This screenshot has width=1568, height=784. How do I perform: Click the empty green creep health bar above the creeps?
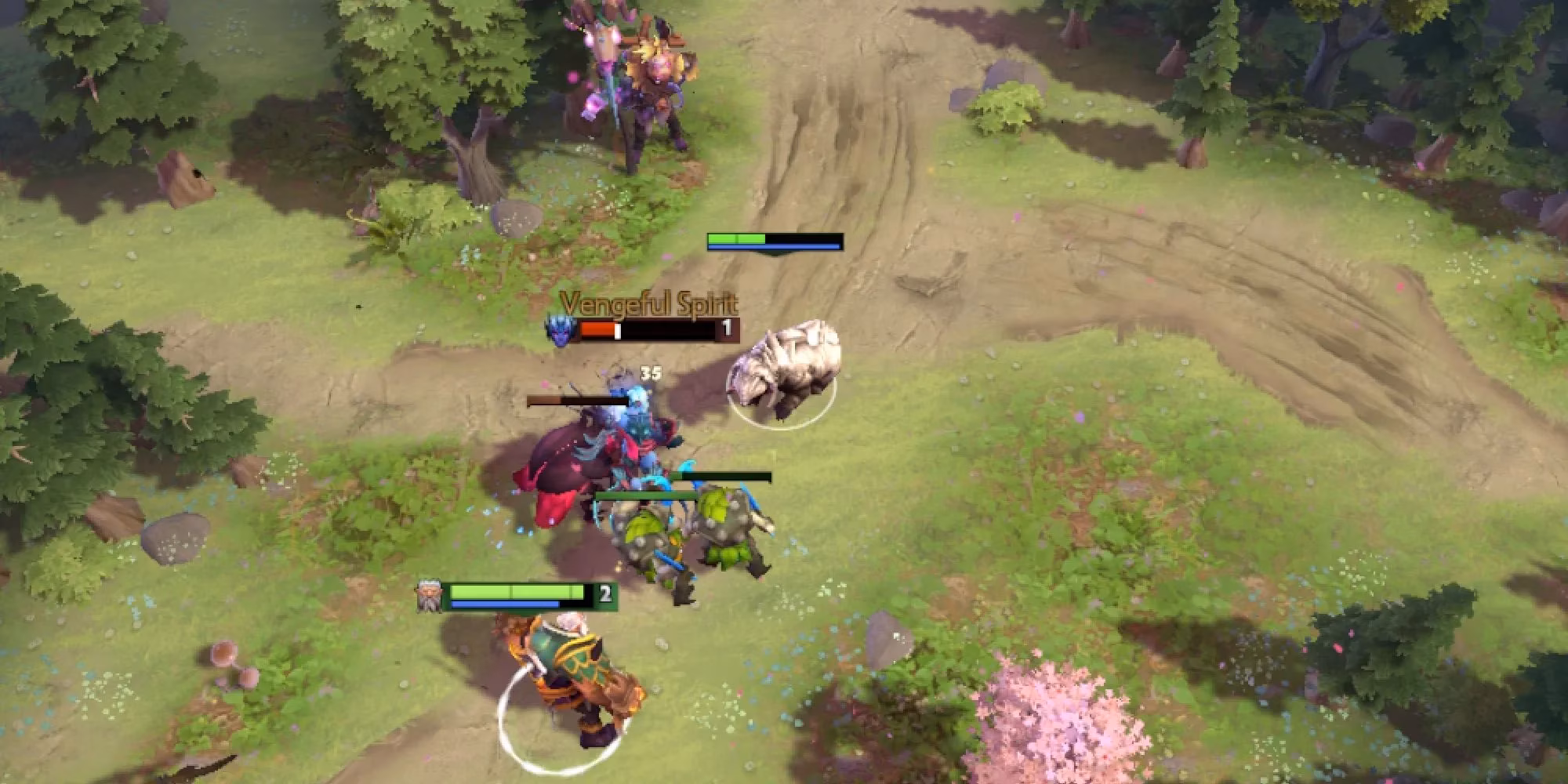(721, 476)
